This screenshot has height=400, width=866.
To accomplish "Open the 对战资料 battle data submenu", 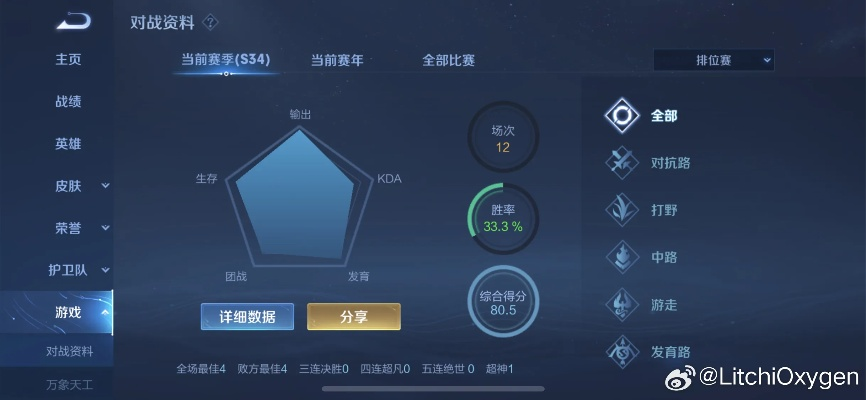I will coord(69,351).
